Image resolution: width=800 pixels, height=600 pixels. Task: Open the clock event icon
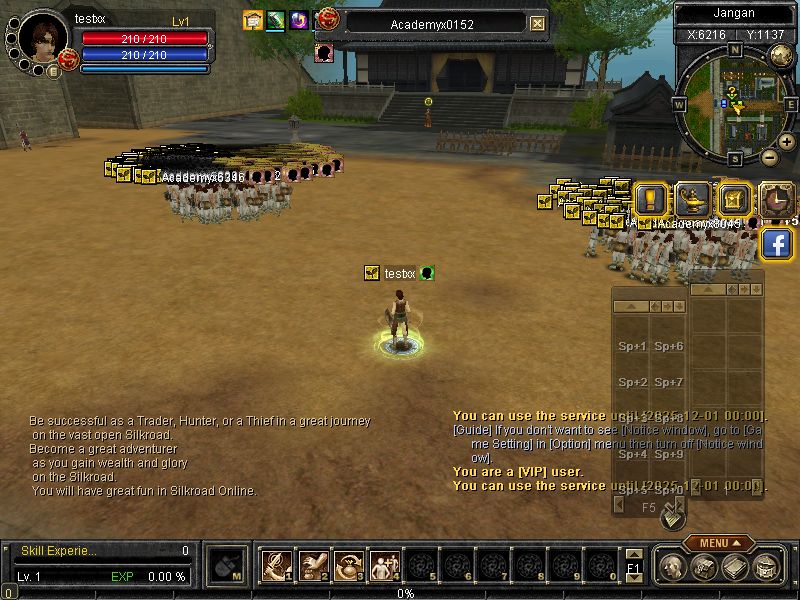[x=775, y=199]
